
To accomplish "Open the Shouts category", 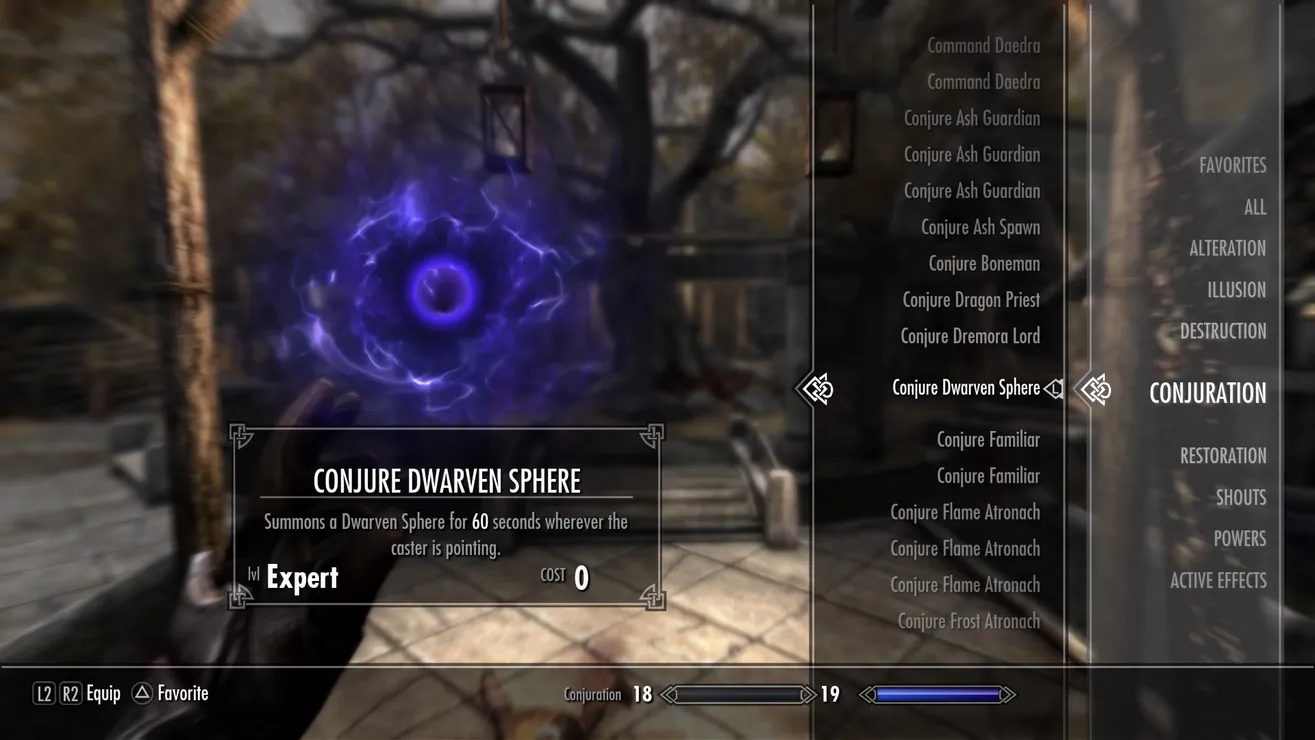I will click(x=1240, y=497).
